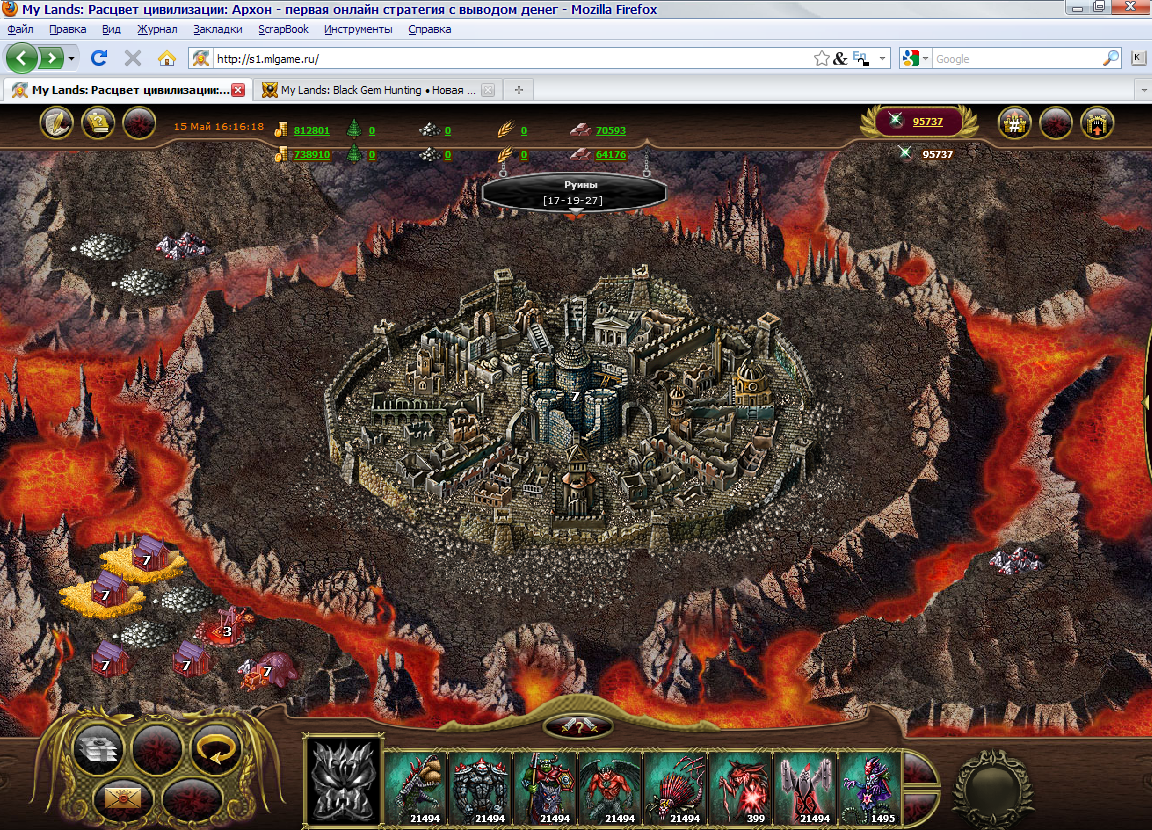
Task: Click the iron ore amount 70593
Action: 610,130
